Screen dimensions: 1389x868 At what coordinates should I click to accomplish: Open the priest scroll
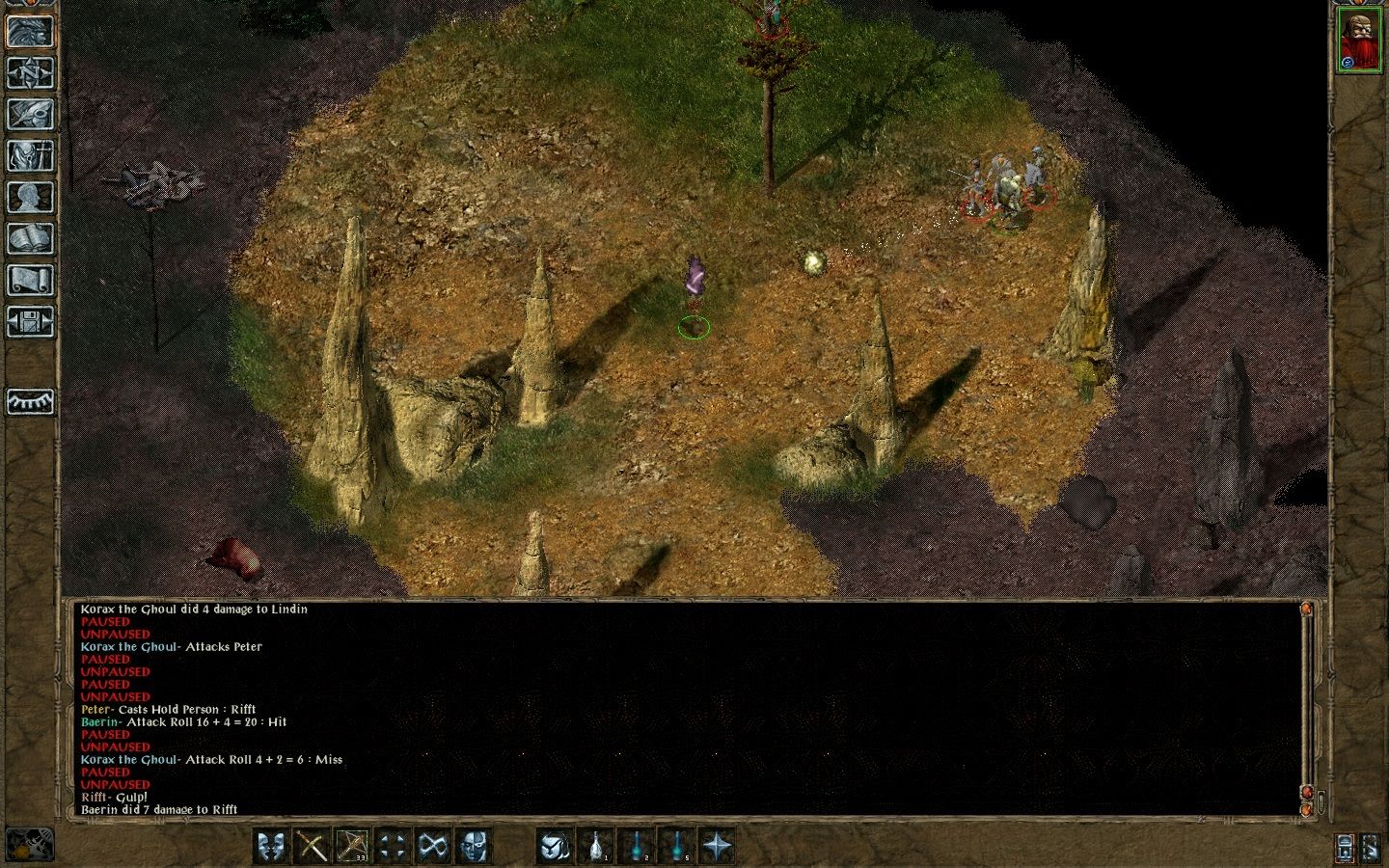point(30,280)
